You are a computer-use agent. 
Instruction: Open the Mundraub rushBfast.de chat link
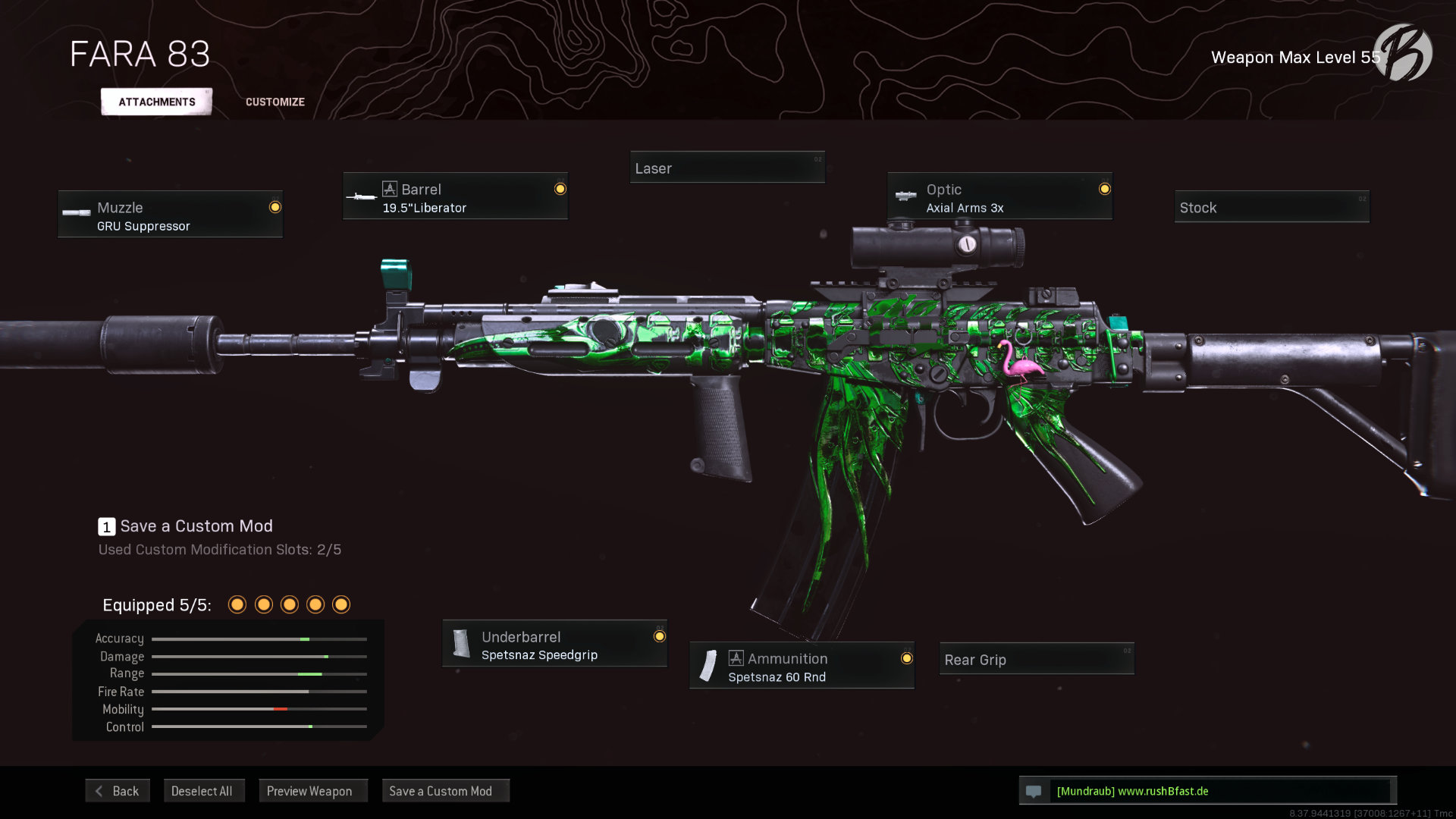(1133, 790)
